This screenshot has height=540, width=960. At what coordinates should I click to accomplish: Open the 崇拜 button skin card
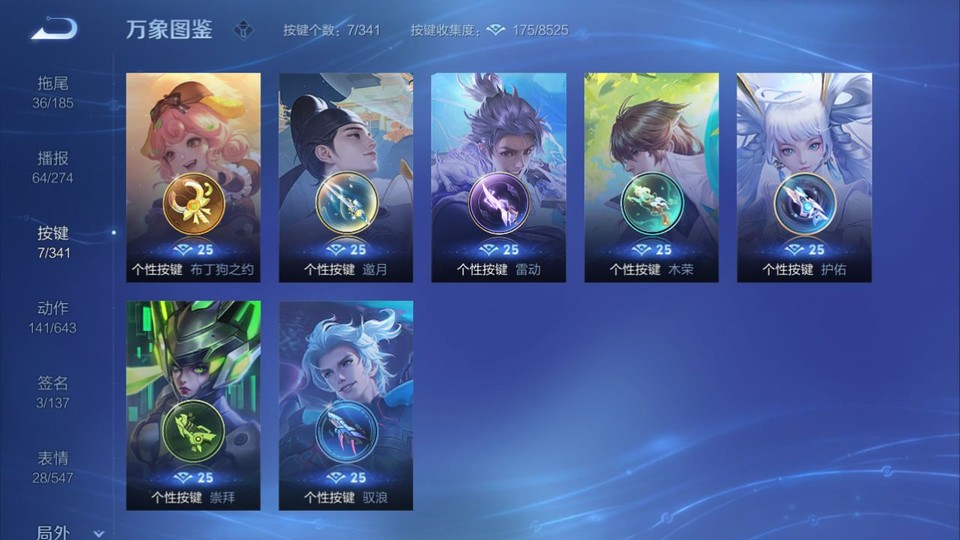[x=194, y=405]
